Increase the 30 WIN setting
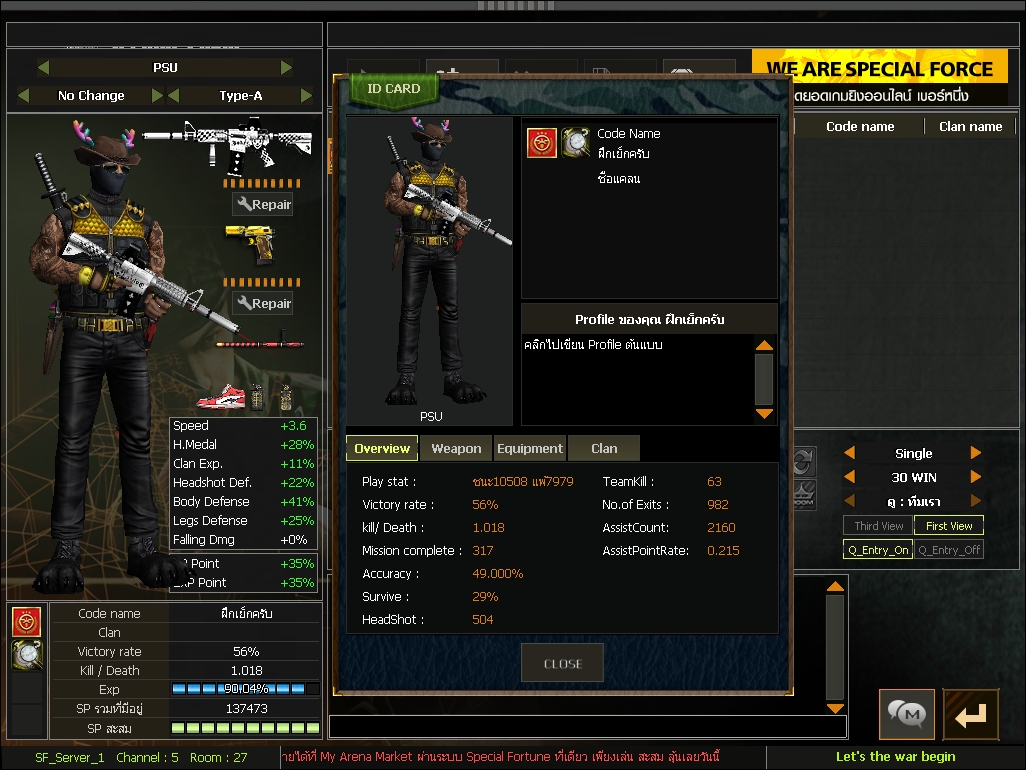The width and height of the screenshot is (1026, 770). tap(976, 477)
